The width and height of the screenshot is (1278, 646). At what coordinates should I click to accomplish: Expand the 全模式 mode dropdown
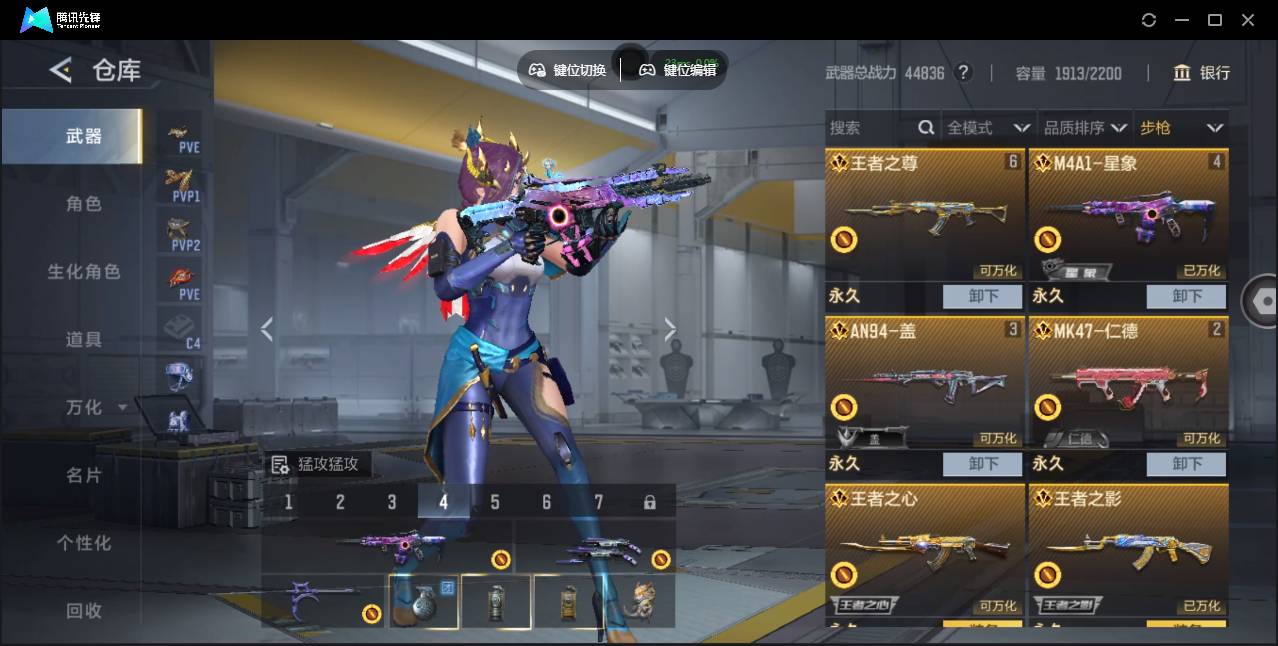click(x=988, y=128)
